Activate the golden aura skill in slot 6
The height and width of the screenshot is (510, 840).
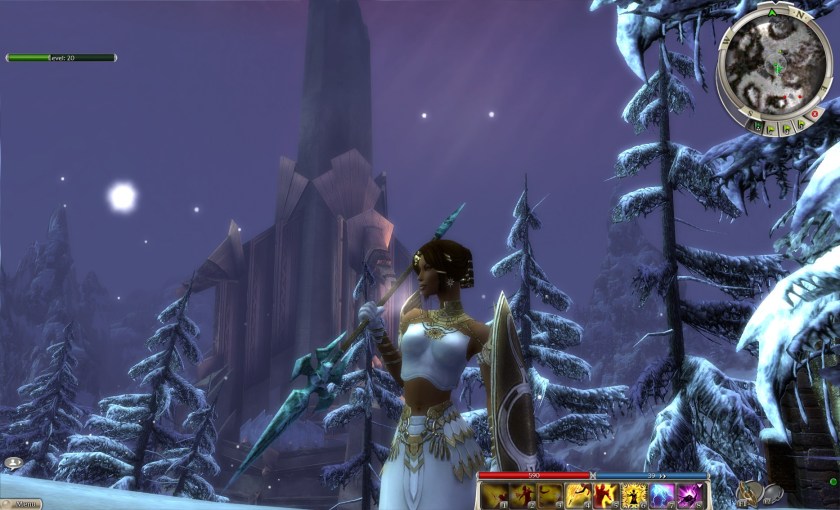pyautogui.click(x=634, y=495)
